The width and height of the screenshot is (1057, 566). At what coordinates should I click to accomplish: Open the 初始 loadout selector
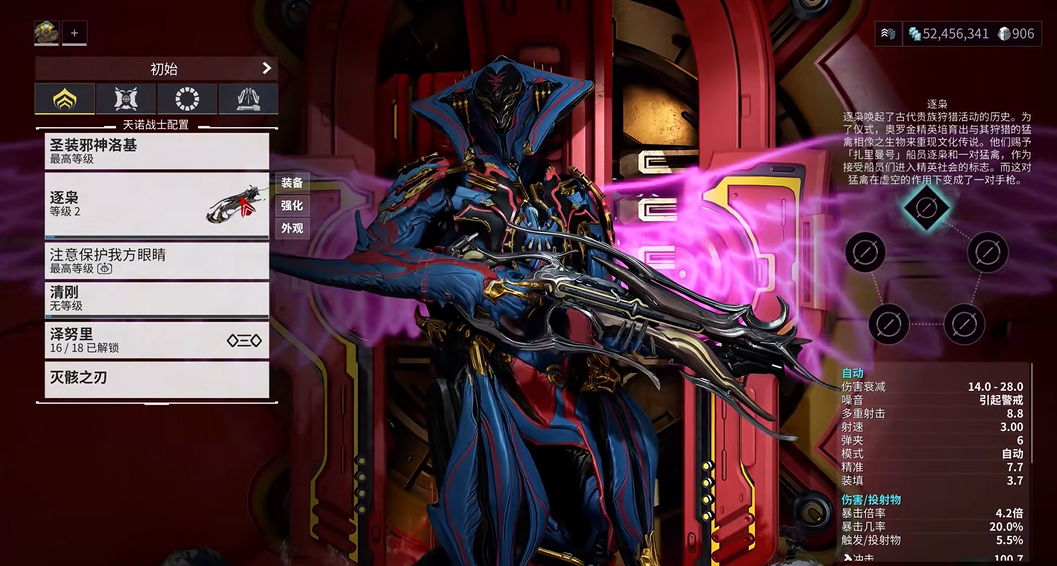(x=156, y=69)
